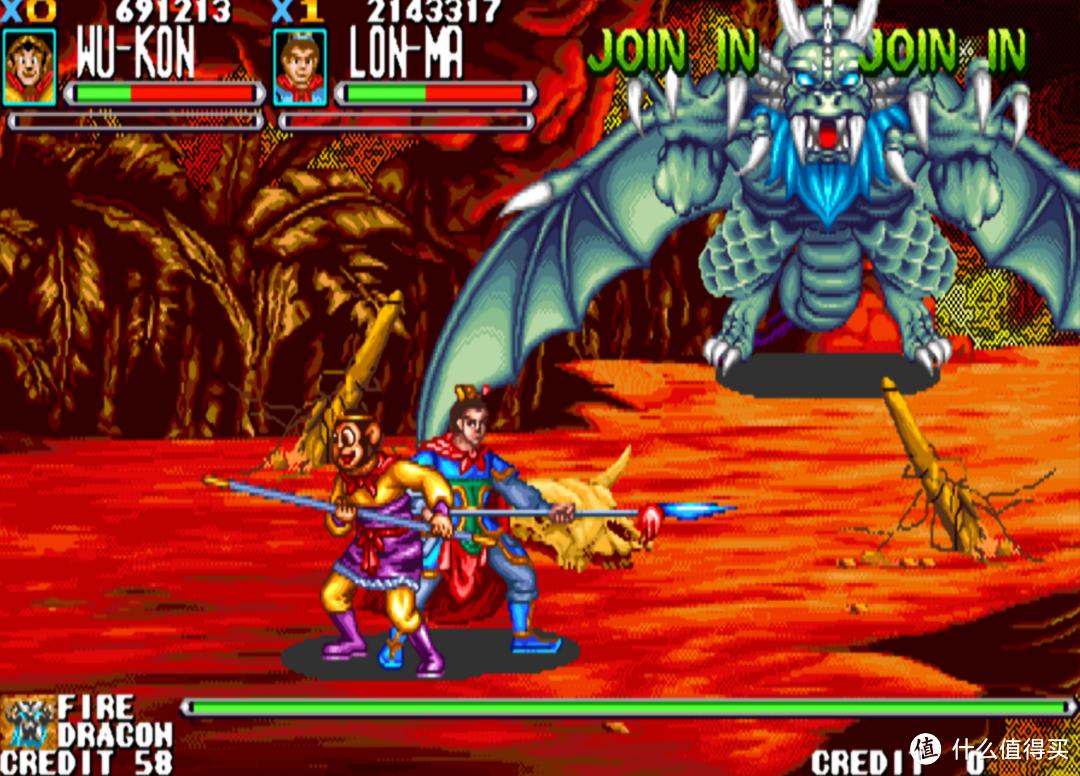
Task: Select the Wu-Kon player portrait
Action: [28, 66]
